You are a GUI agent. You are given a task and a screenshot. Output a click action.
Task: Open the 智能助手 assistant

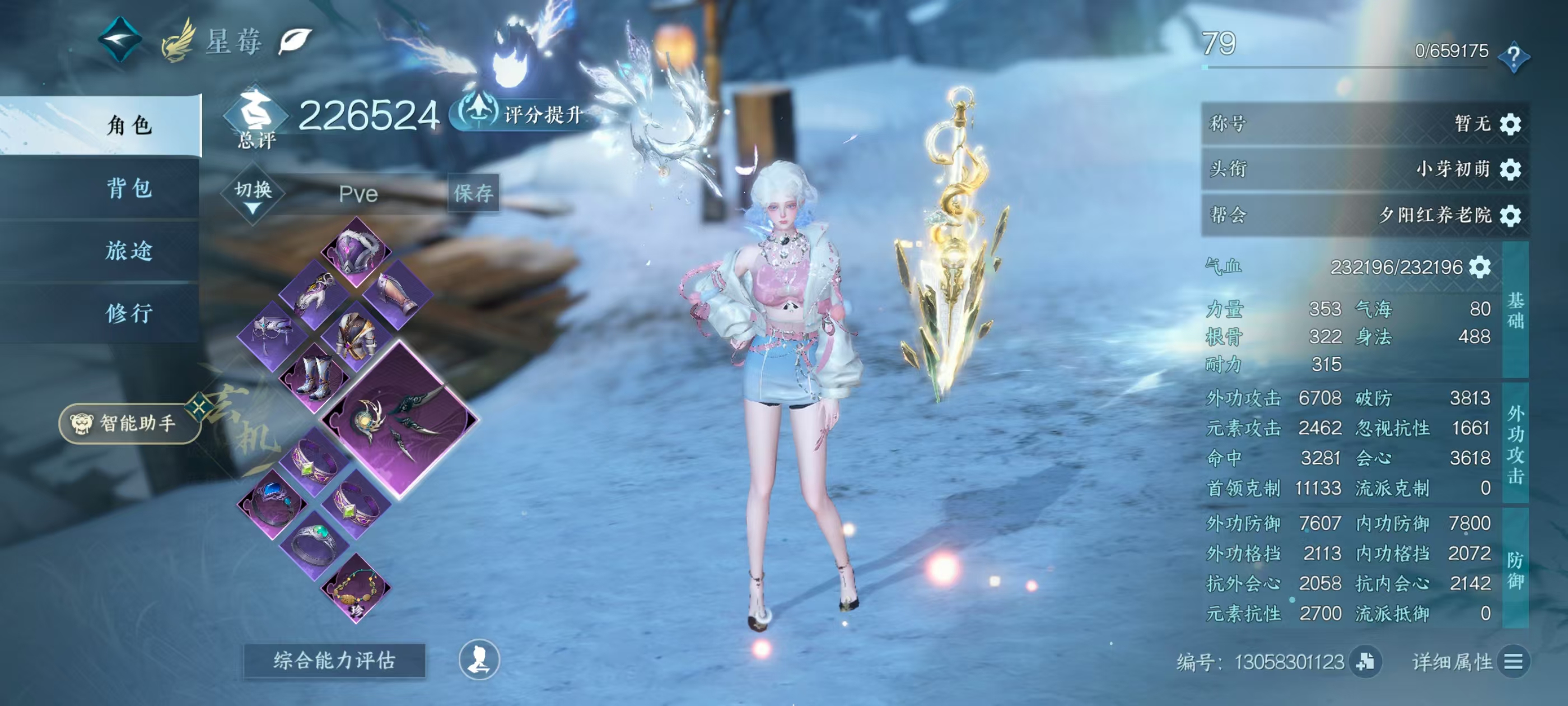click(x=129, y=424)
